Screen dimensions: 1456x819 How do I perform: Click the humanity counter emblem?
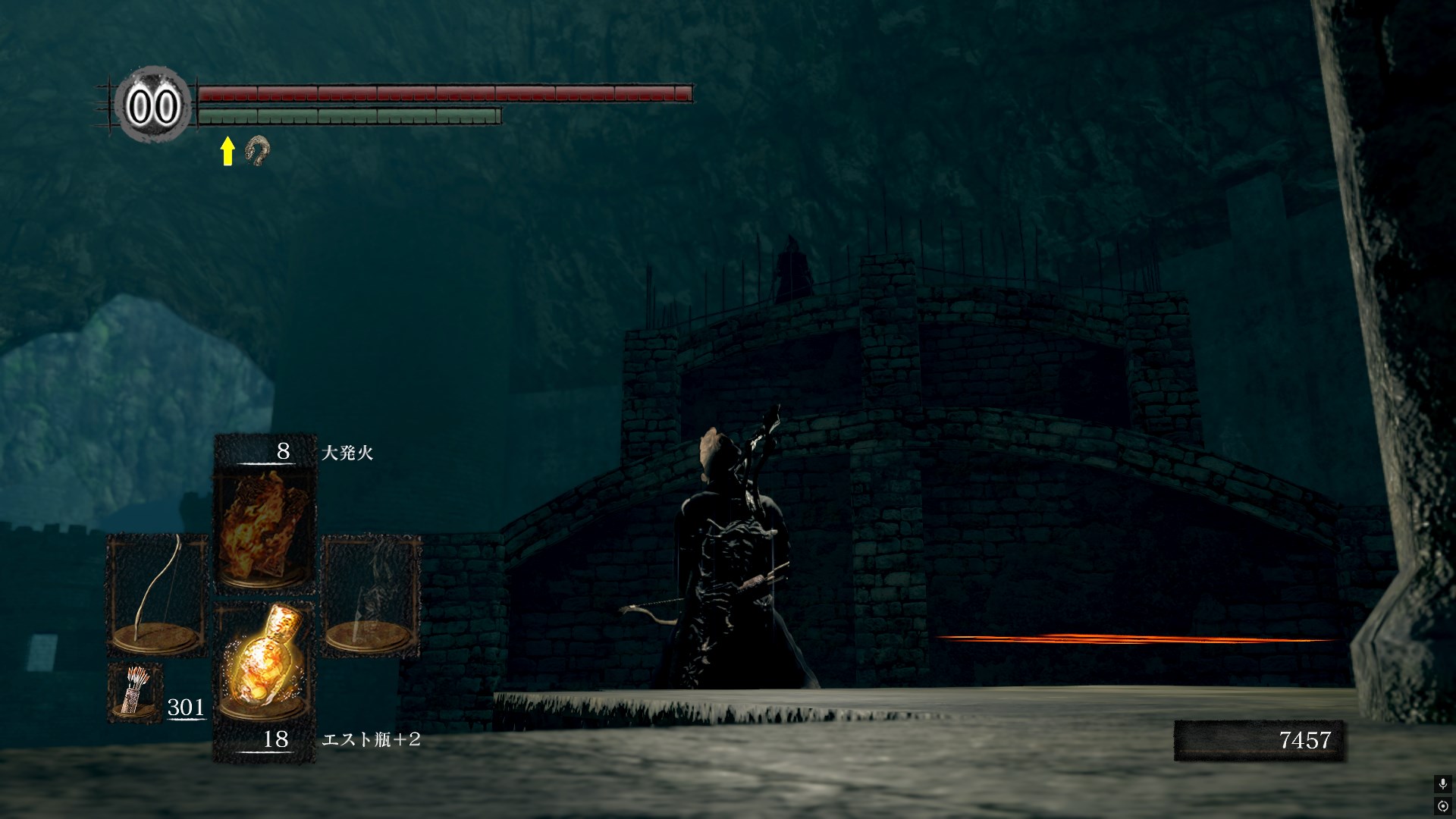[x=153, y=107]
